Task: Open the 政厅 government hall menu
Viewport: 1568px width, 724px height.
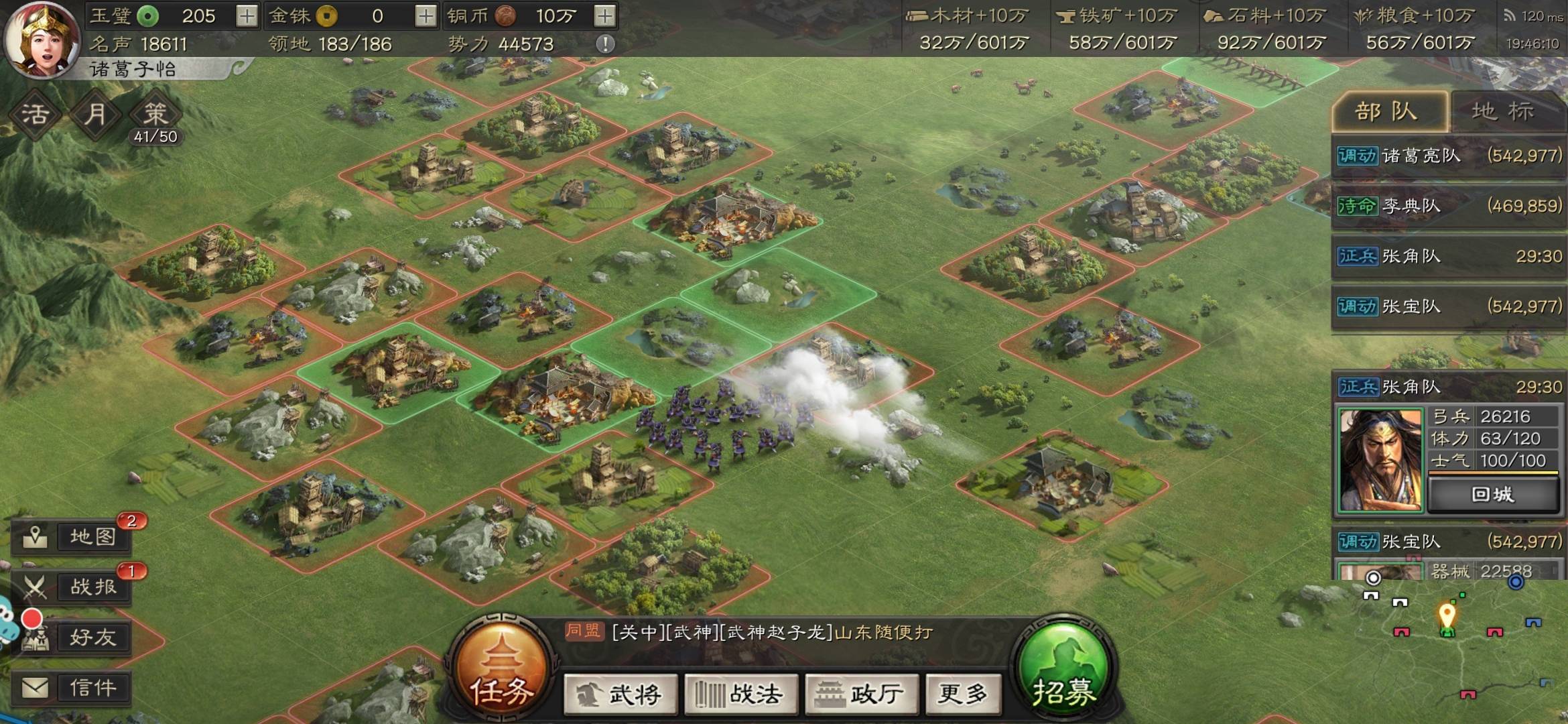Action: tap(862, 694)
